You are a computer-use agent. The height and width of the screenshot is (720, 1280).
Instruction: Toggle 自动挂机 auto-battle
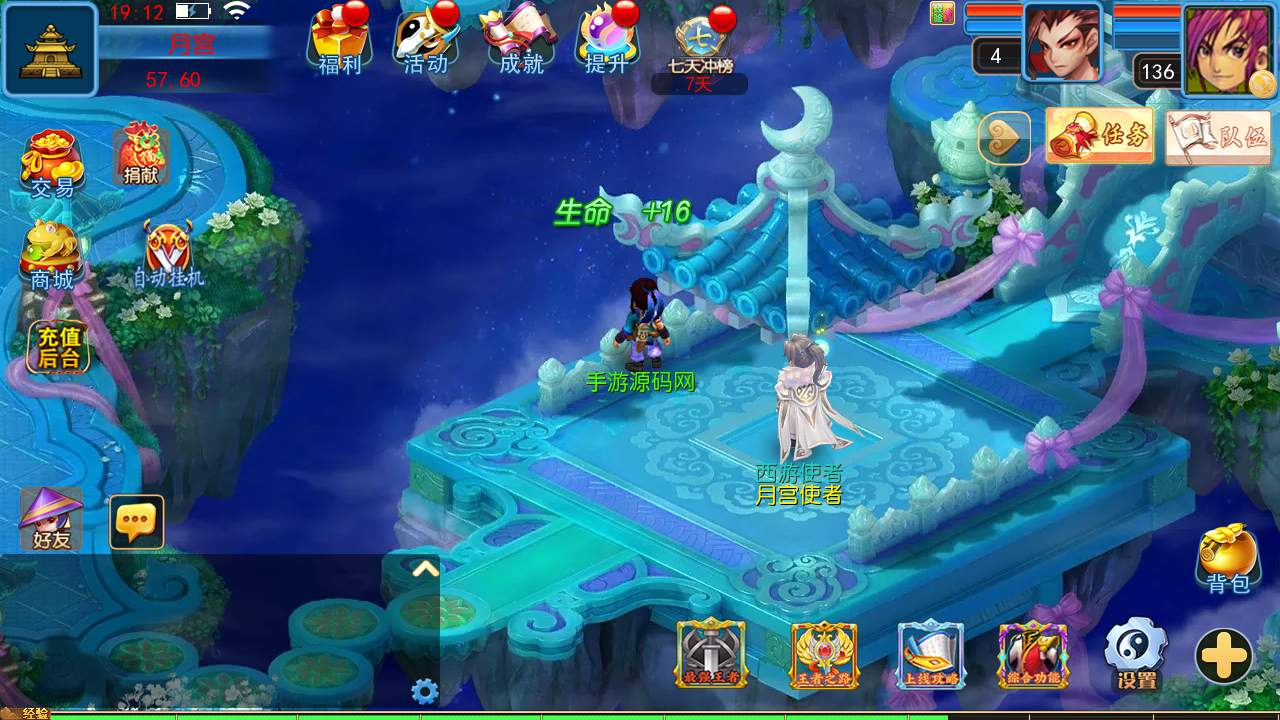[x=168, y=253]
